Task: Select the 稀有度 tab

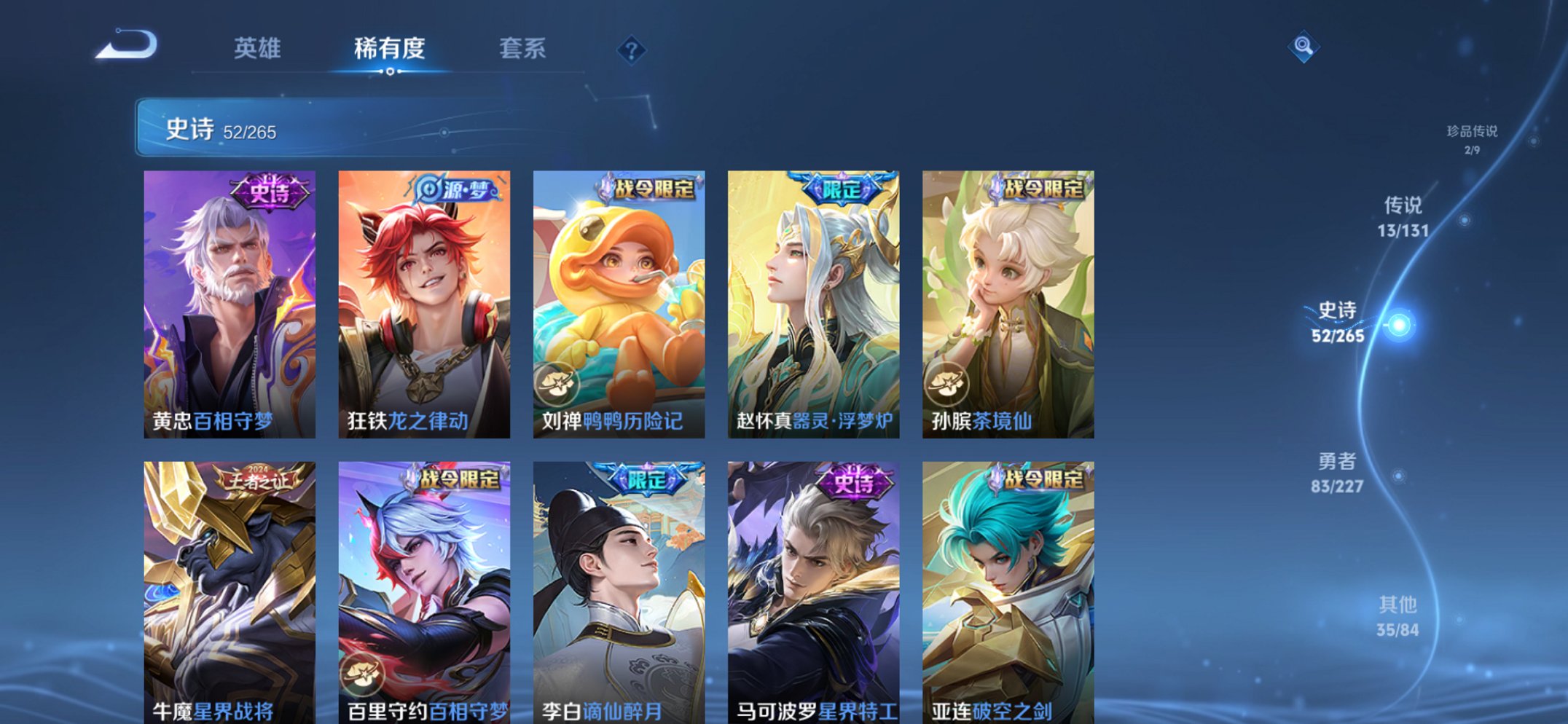Action: (389, 50)
